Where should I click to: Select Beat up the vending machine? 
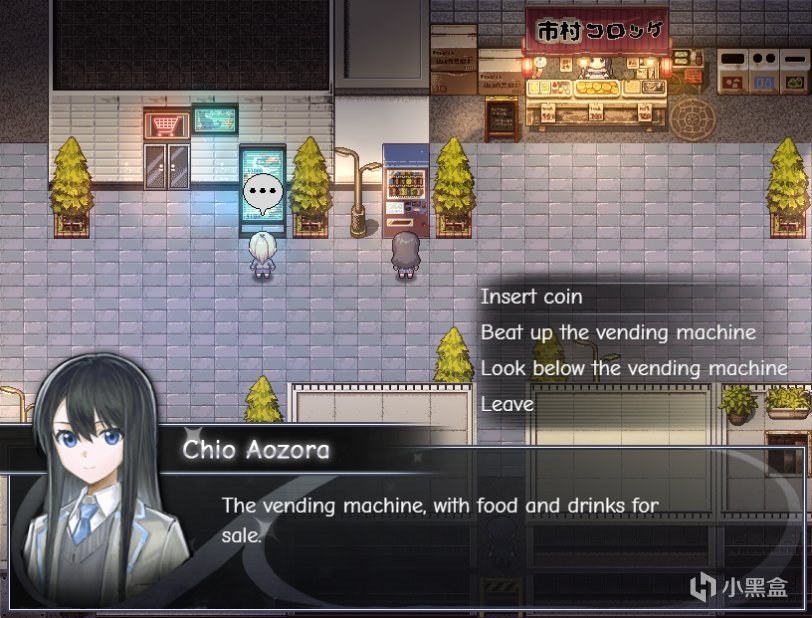pyautogui.click(x=617, y=332)
